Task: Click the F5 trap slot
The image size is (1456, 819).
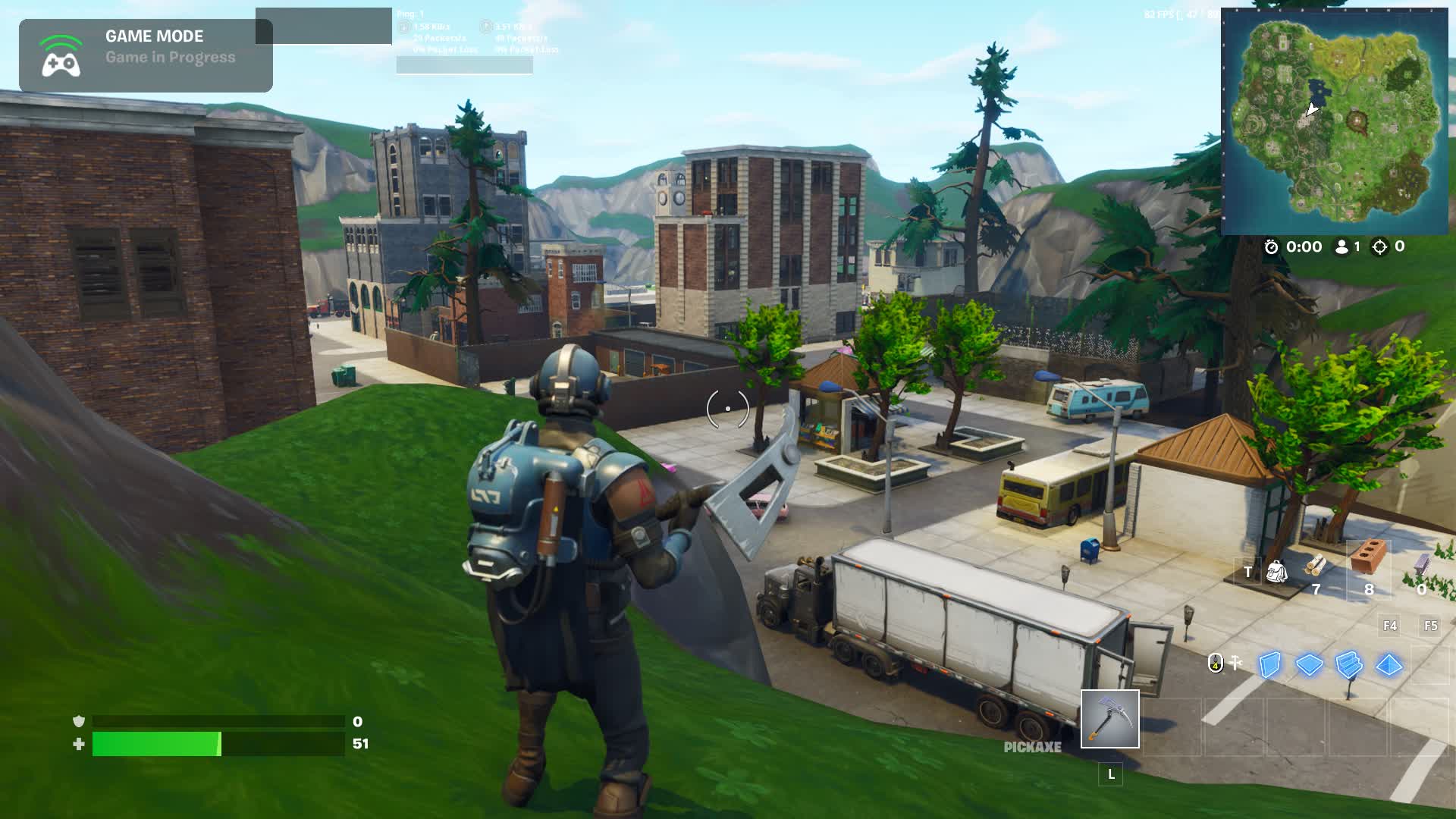Action: (1430, 626)
